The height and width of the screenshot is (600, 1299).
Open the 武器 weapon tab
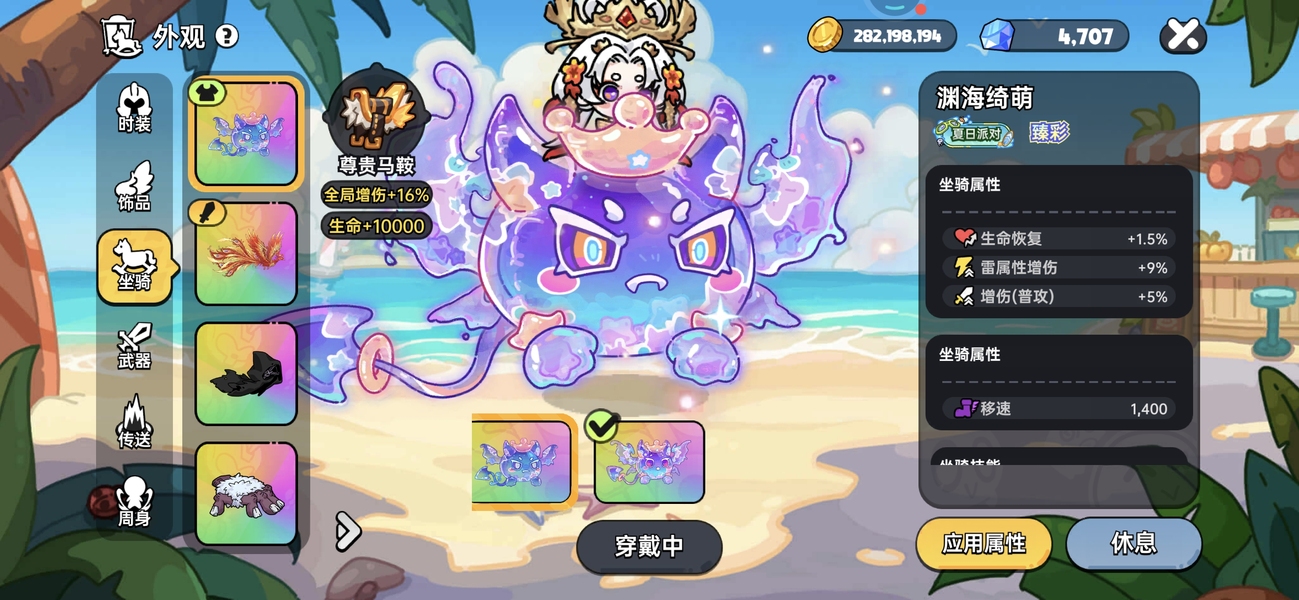tap(134, 346)
